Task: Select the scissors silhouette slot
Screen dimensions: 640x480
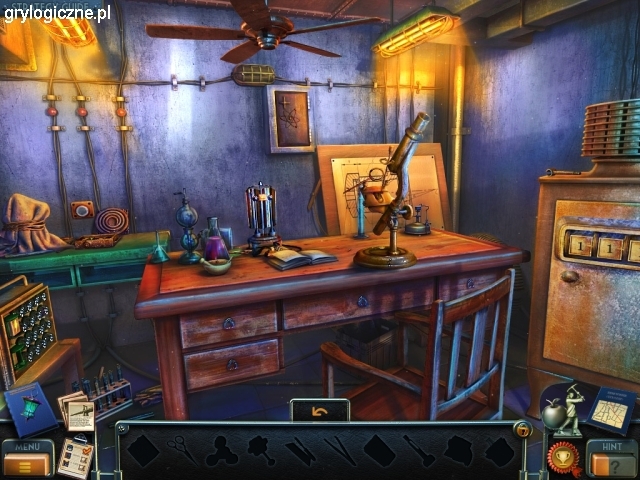Action: tap(181, 447)
